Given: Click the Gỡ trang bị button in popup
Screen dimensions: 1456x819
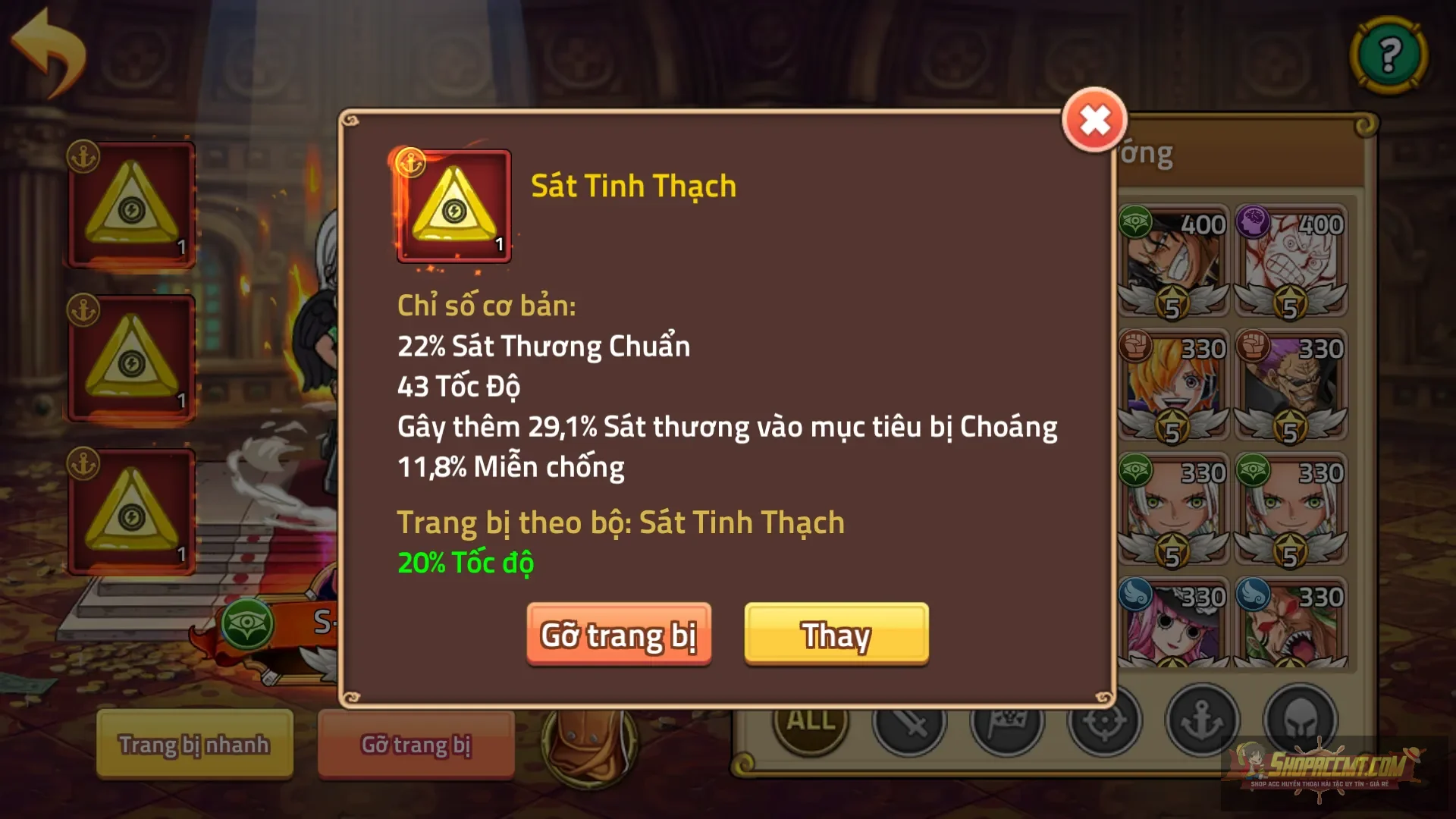Looking at the screenshot, I should 619,635.
